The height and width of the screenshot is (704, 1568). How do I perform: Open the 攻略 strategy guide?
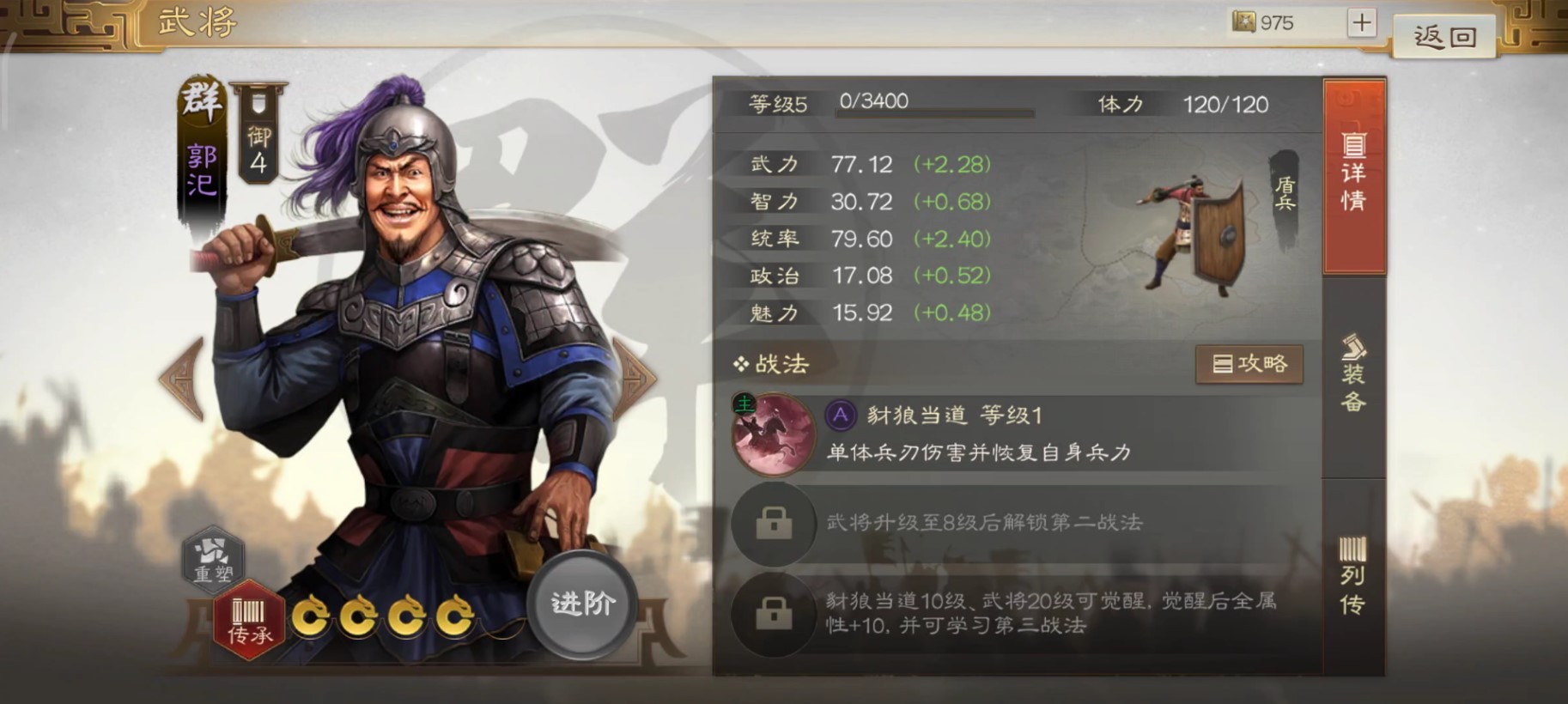1249,363
